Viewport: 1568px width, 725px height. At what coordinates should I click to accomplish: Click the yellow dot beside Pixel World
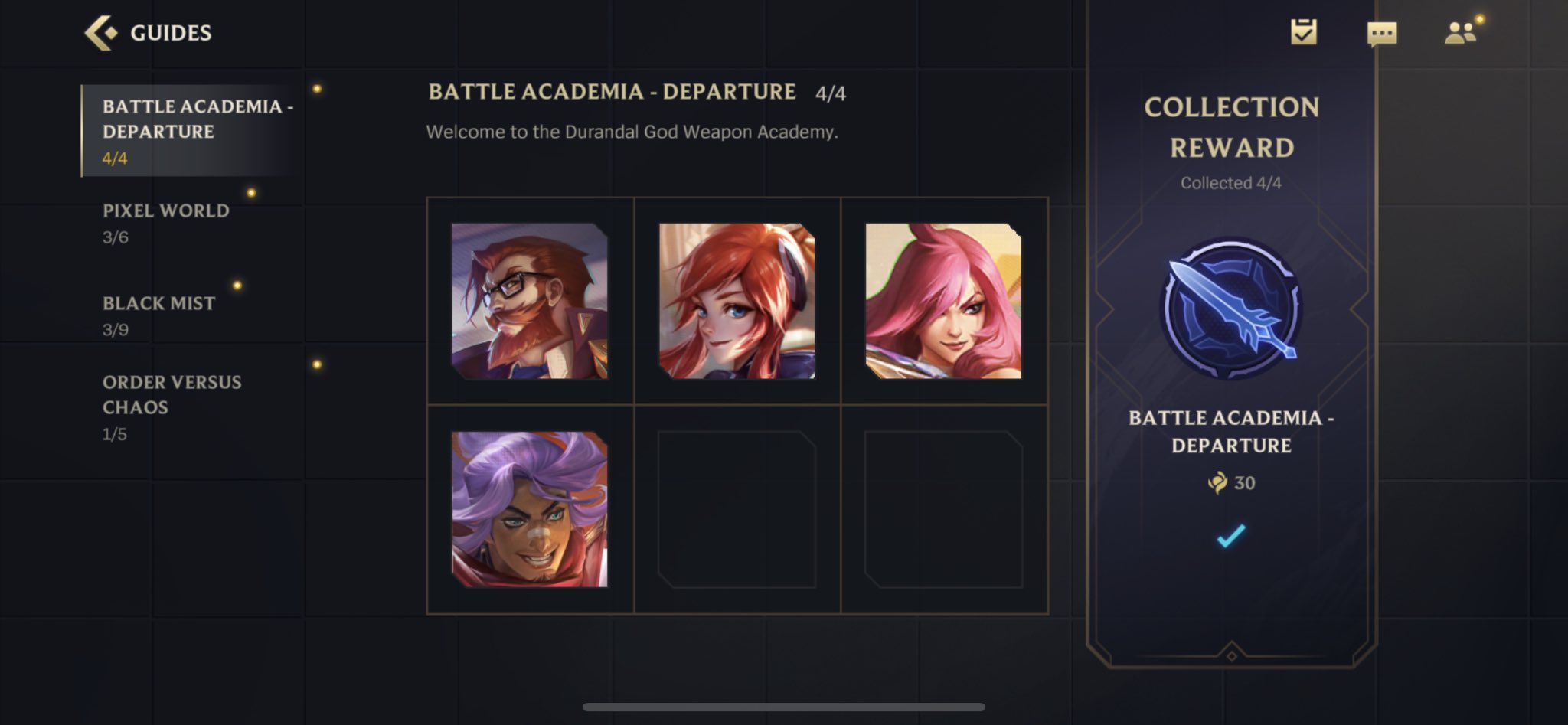253,191
